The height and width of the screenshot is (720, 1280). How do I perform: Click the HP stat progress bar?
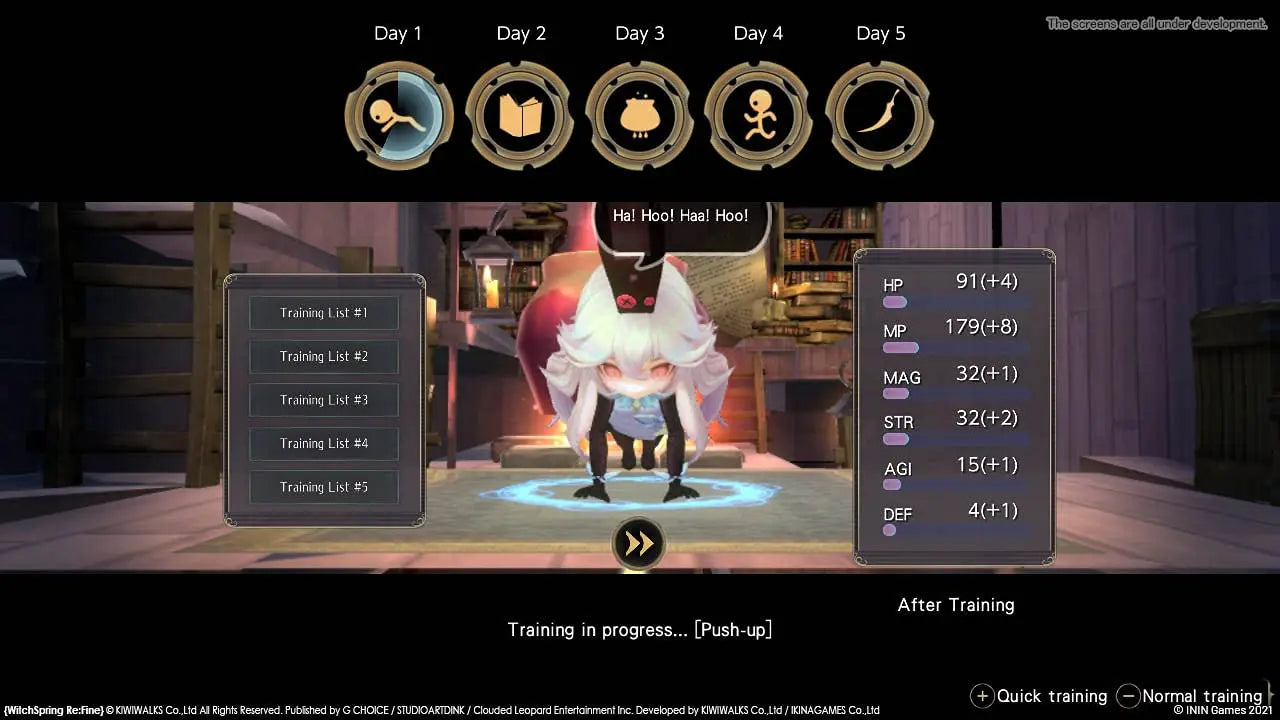(x=895, y=300)
